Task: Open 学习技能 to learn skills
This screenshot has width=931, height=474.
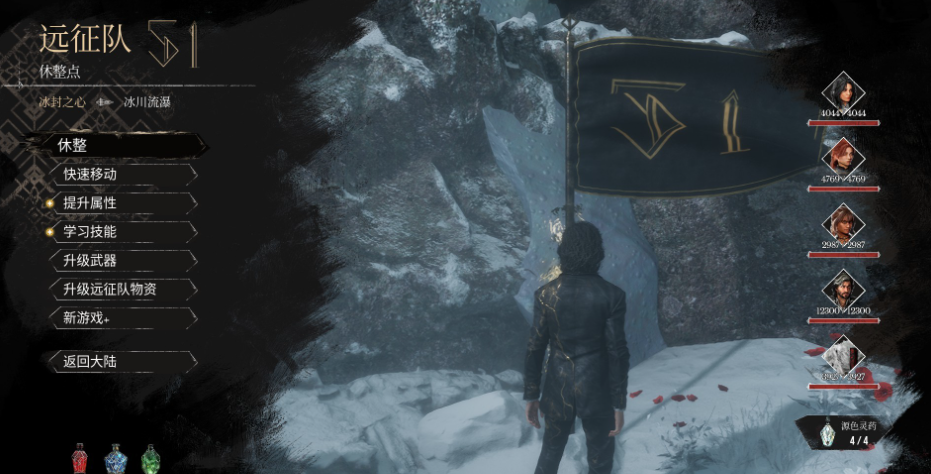Action: point(120,232)
